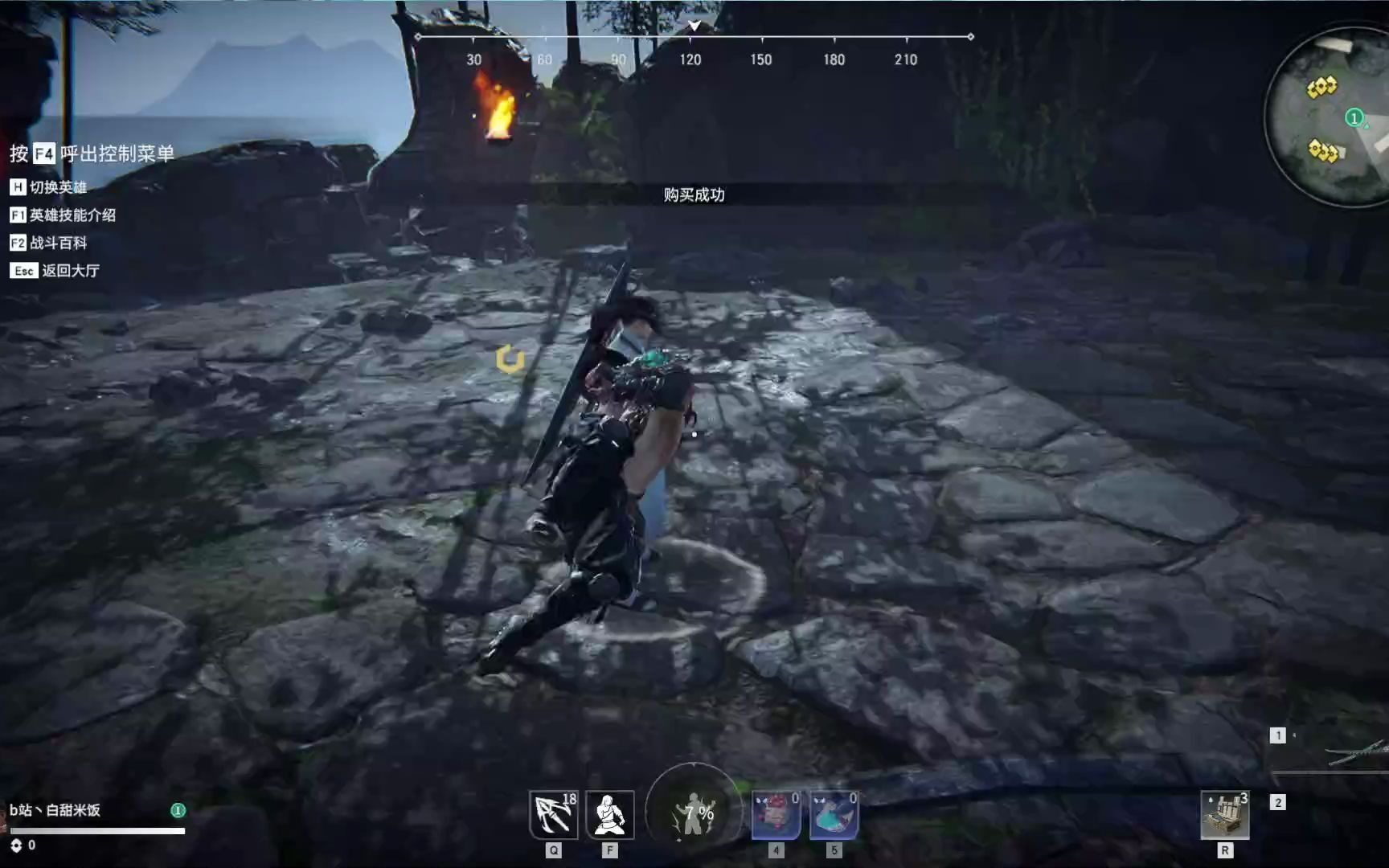
Task: Select the grapple hook skill icon near Q
Action: pyautogui.click(x=553, y=814)
